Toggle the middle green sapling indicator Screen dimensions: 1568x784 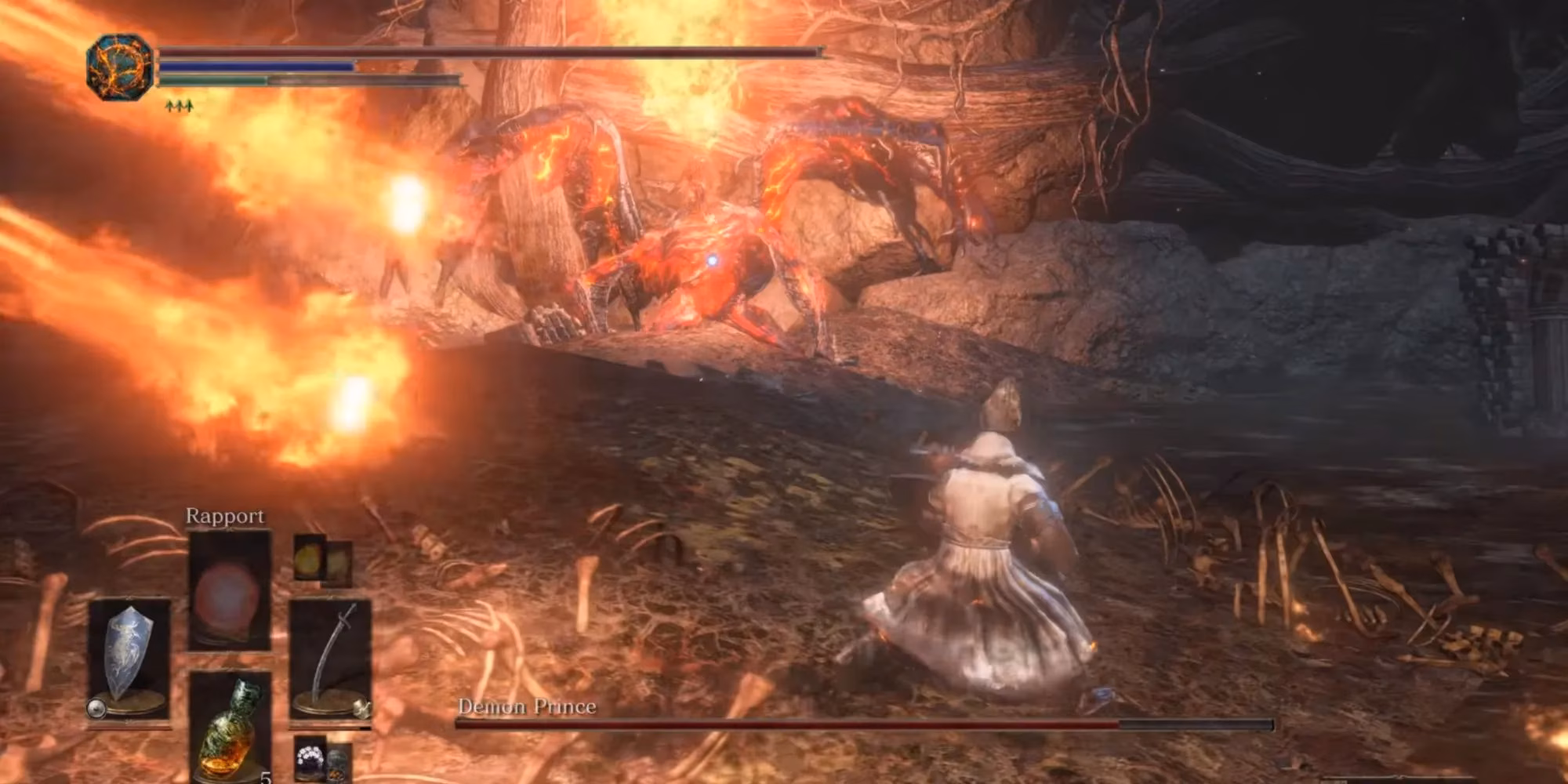tap(180, 106)
